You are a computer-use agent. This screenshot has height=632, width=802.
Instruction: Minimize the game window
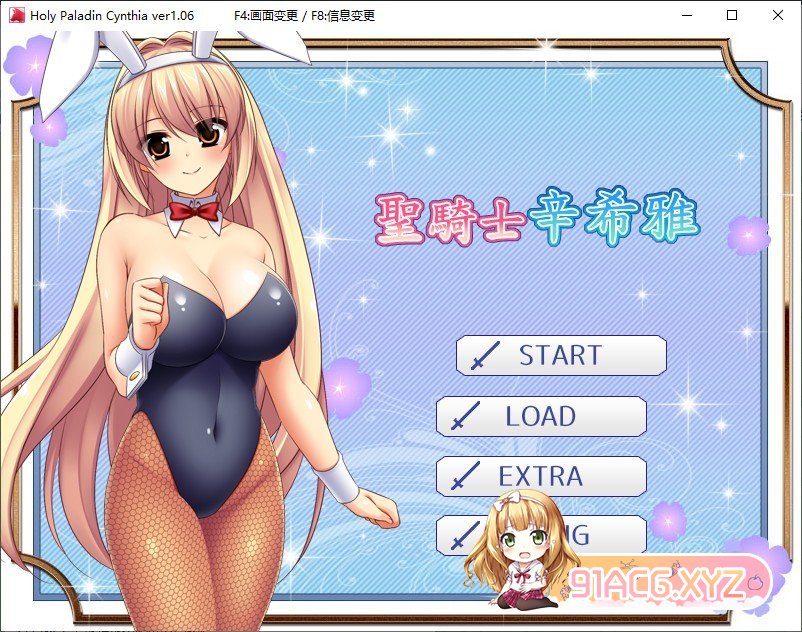click(686, 15)
